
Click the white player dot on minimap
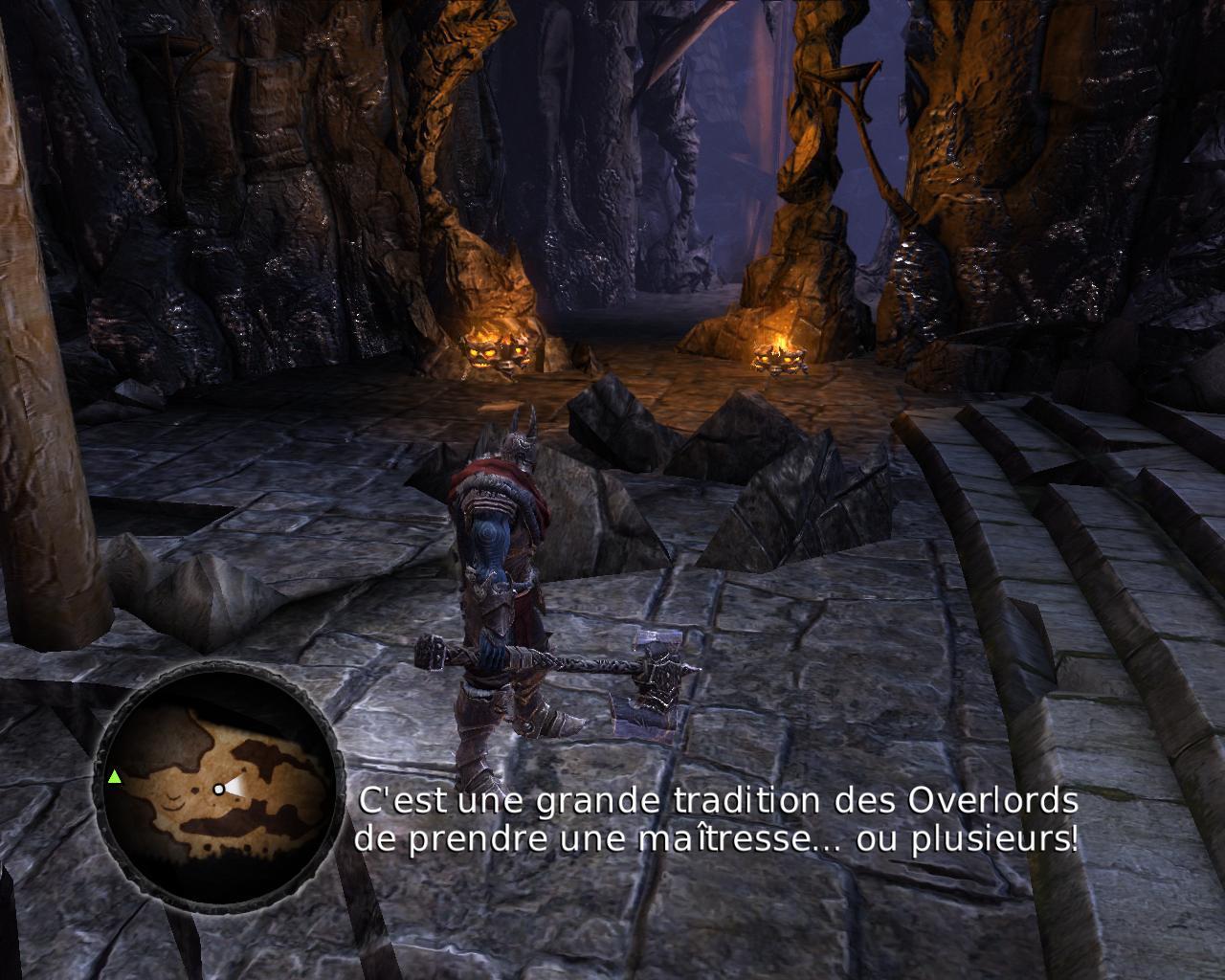[x=219, y=789]
